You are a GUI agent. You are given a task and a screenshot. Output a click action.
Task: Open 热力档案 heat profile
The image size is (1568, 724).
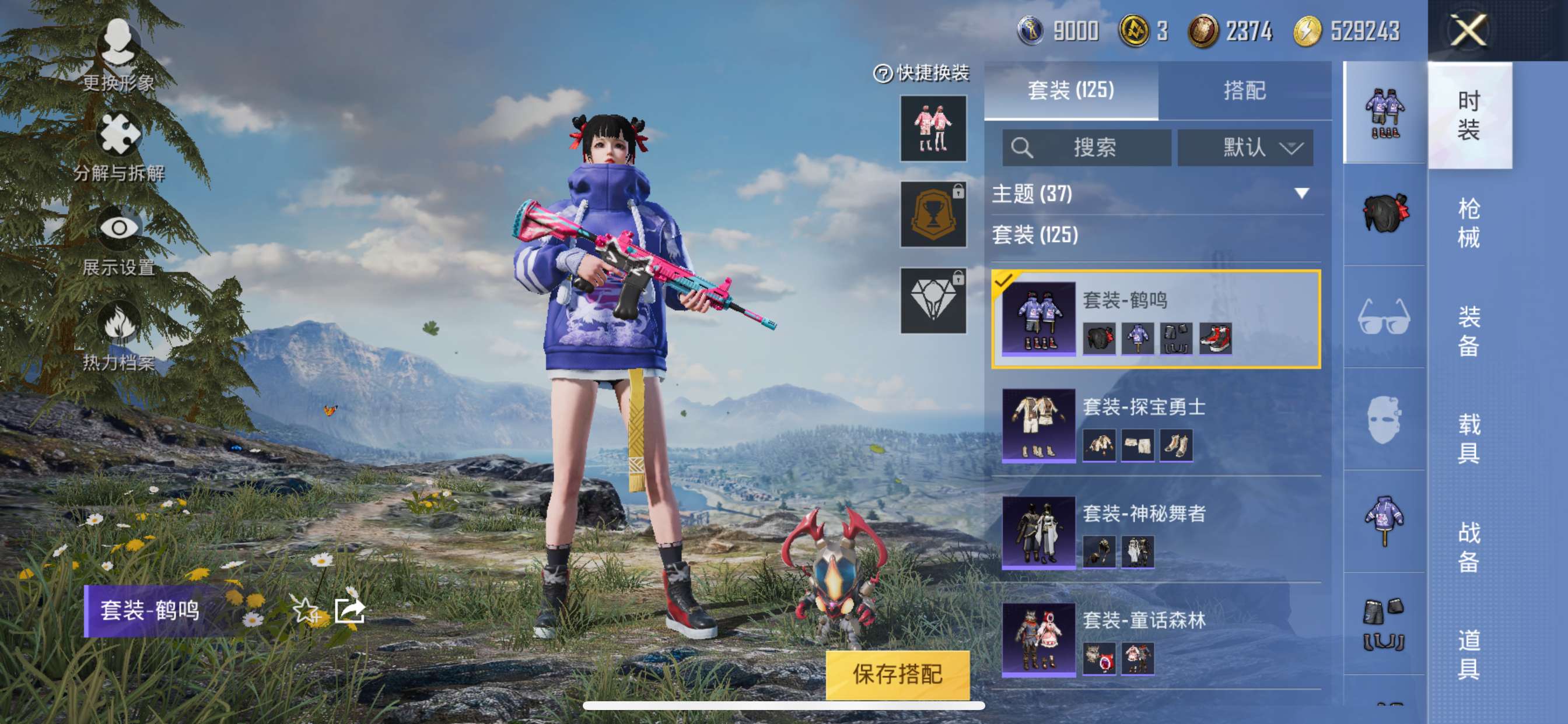pos(118,336)
